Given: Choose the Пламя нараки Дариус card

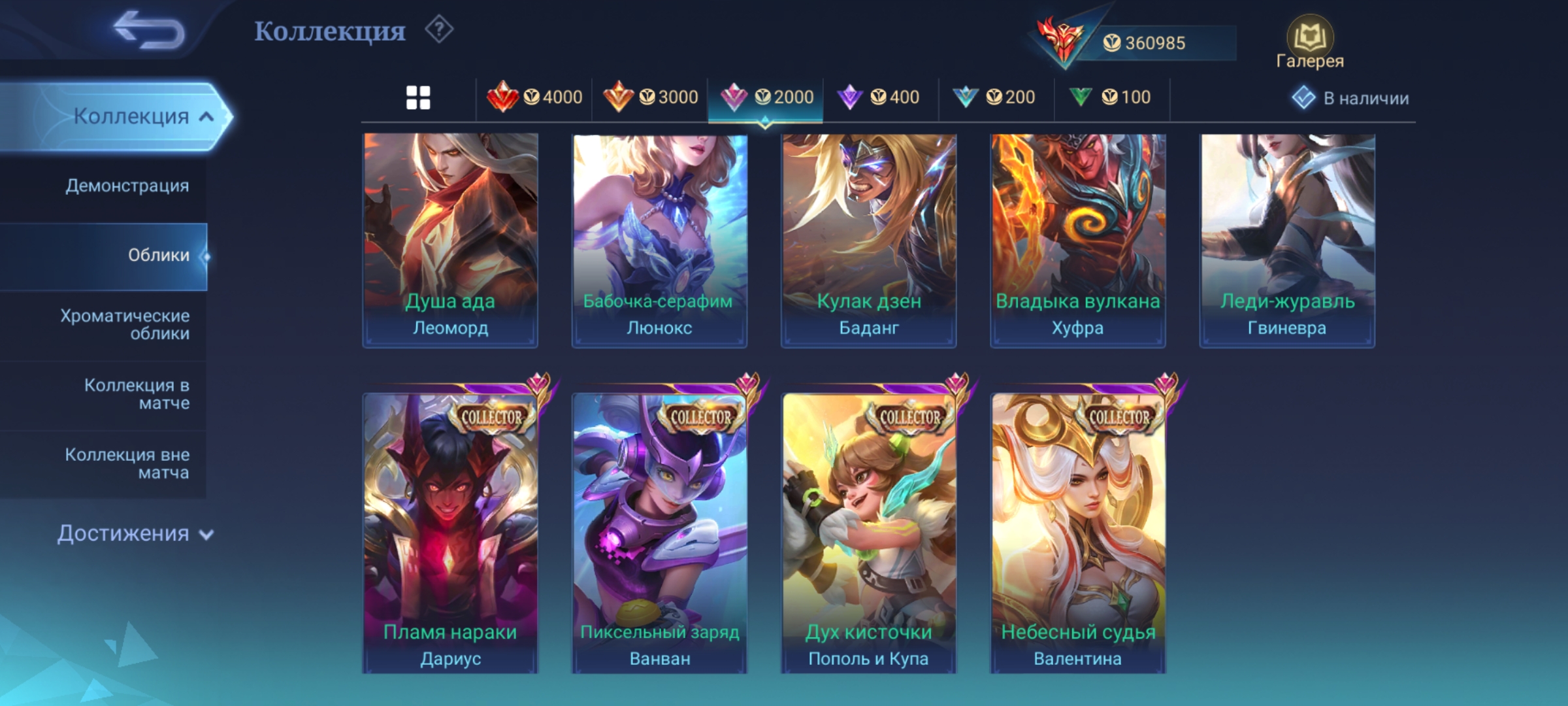Looking at the screenshot, I should coord(450,533).
